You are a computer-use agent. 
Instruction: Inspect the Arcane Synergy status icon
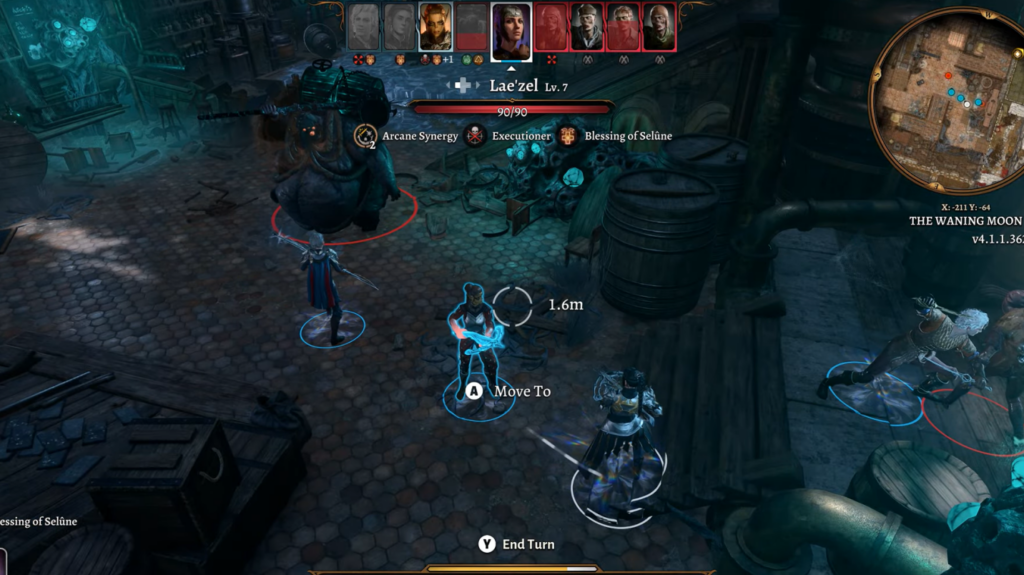tap(367, 136)
